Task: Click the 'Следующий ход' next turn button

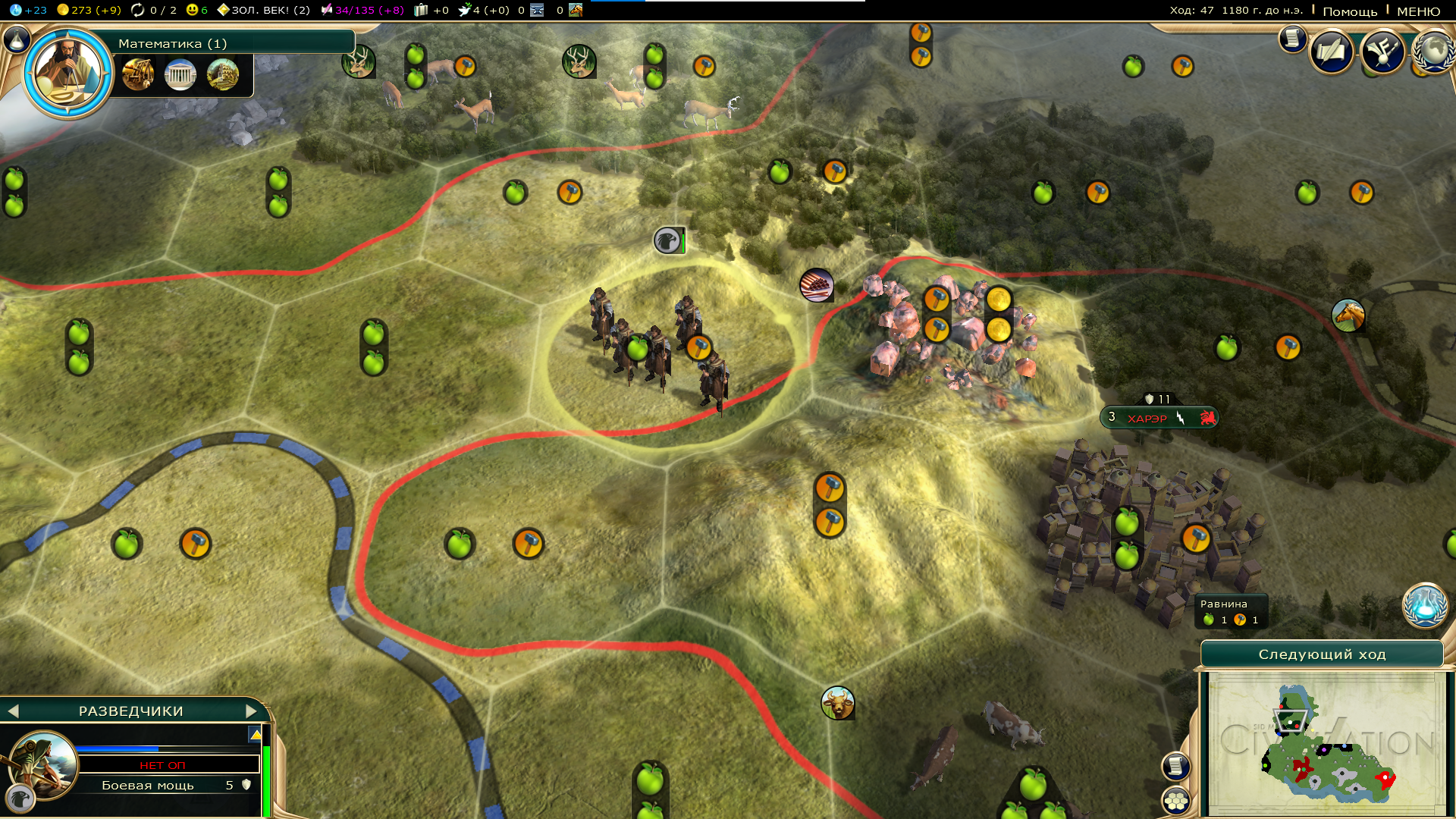Action: tap(1322, 654)
